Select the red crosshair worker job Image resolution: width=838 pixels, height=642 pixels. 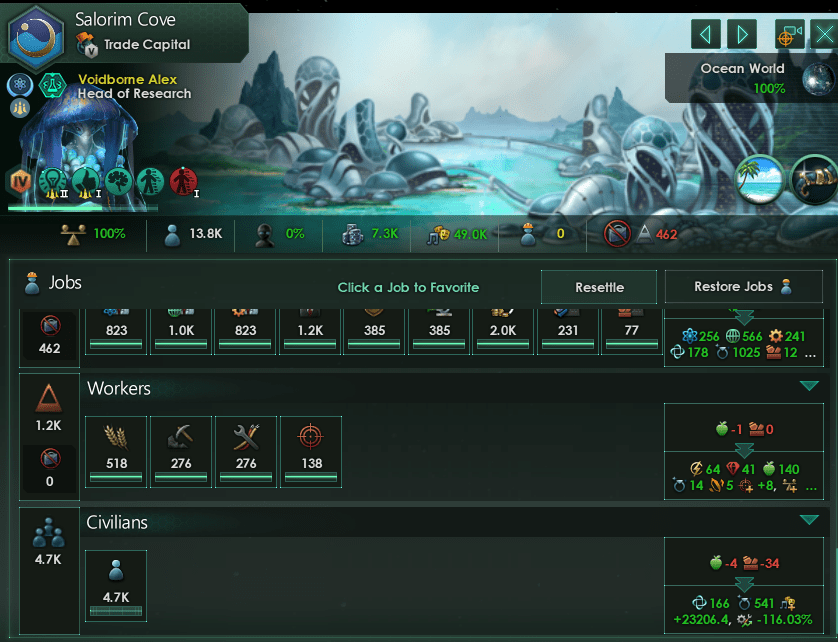[310, 451]
